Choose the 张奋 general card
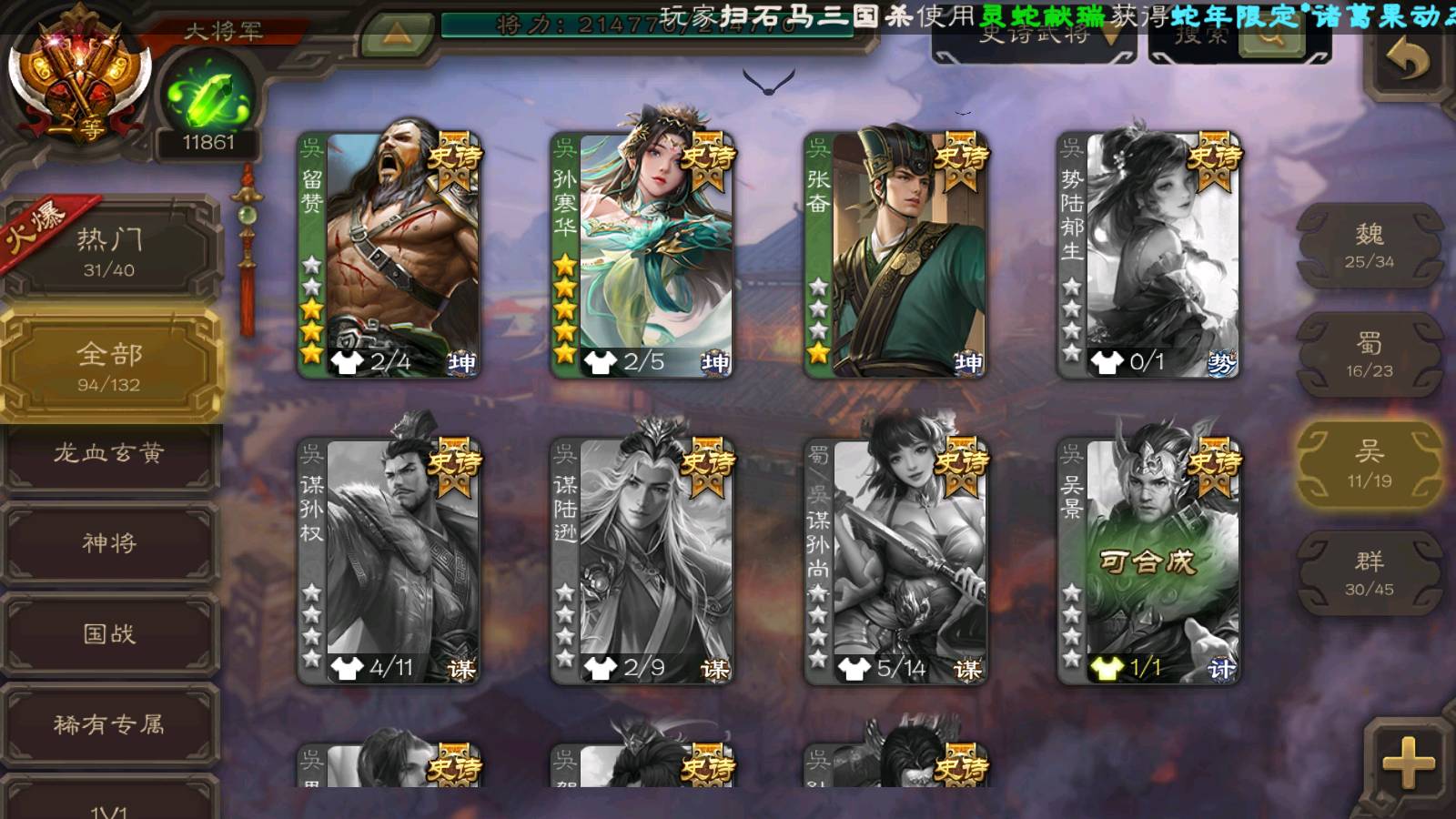The width and height of the screenshot is (1456, 819). (x=895, y=255)
